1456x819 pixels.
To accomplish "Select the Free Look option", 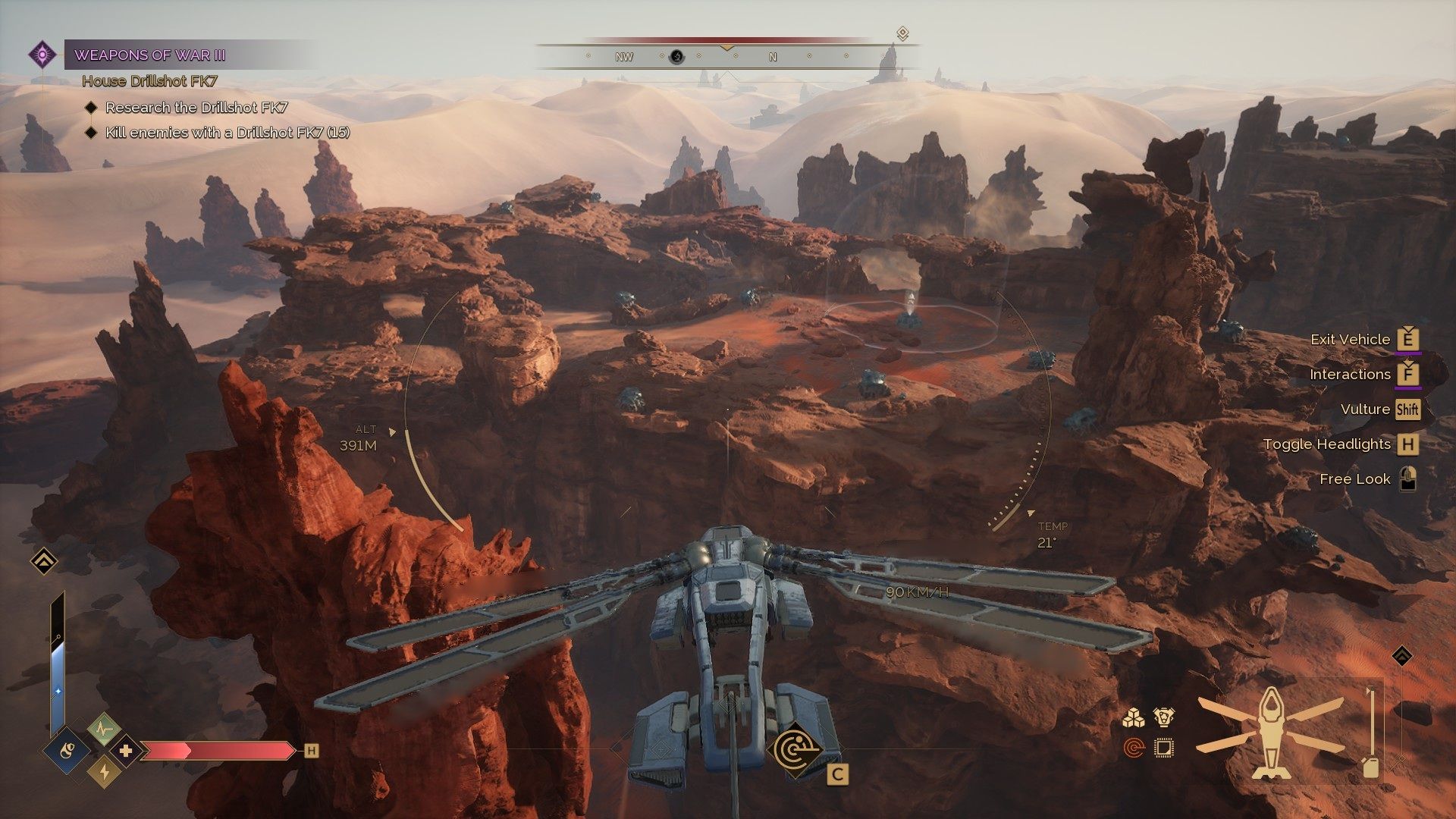I will click(x=1354, y=479).
